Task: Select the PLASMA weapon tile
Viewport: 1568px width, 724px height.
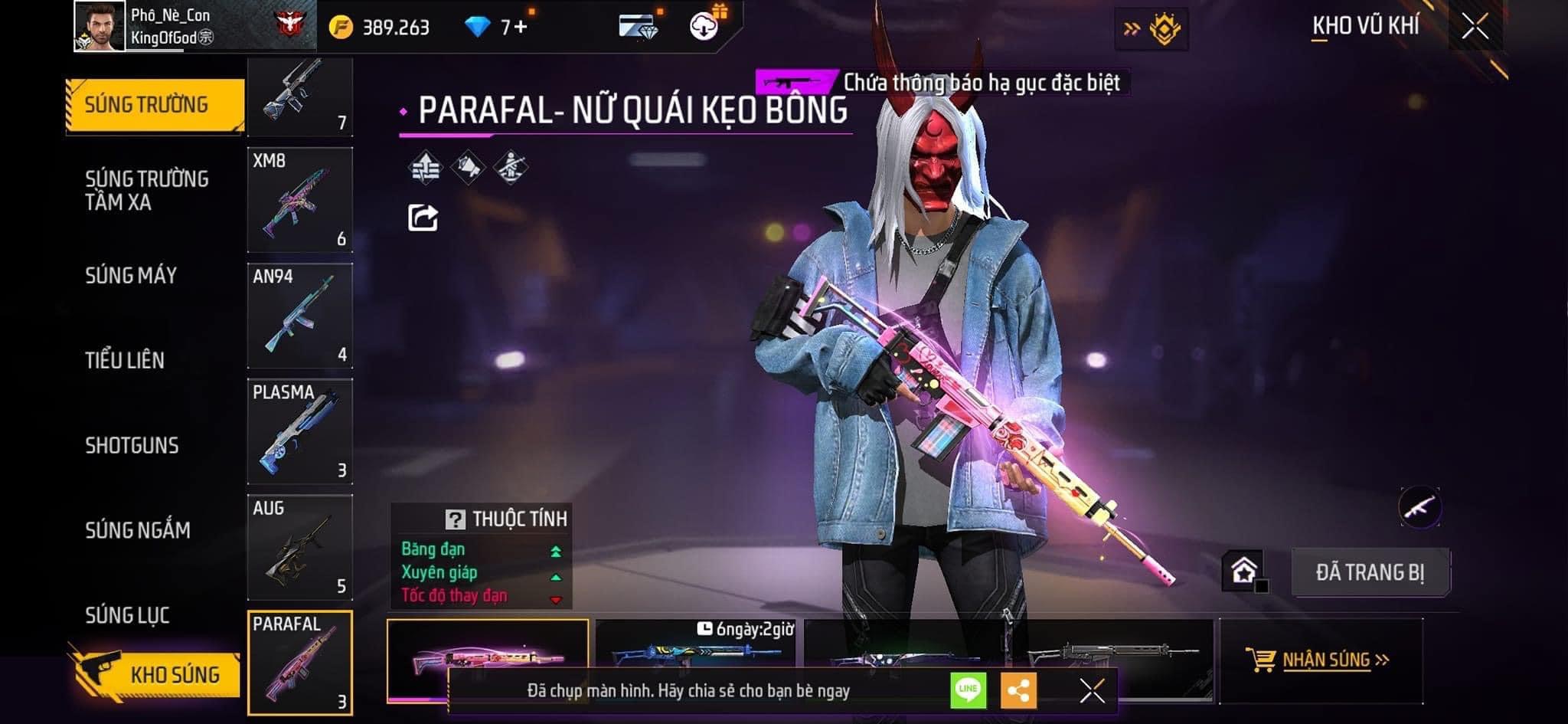Action: pyautogui.click(x=300, y=431)
